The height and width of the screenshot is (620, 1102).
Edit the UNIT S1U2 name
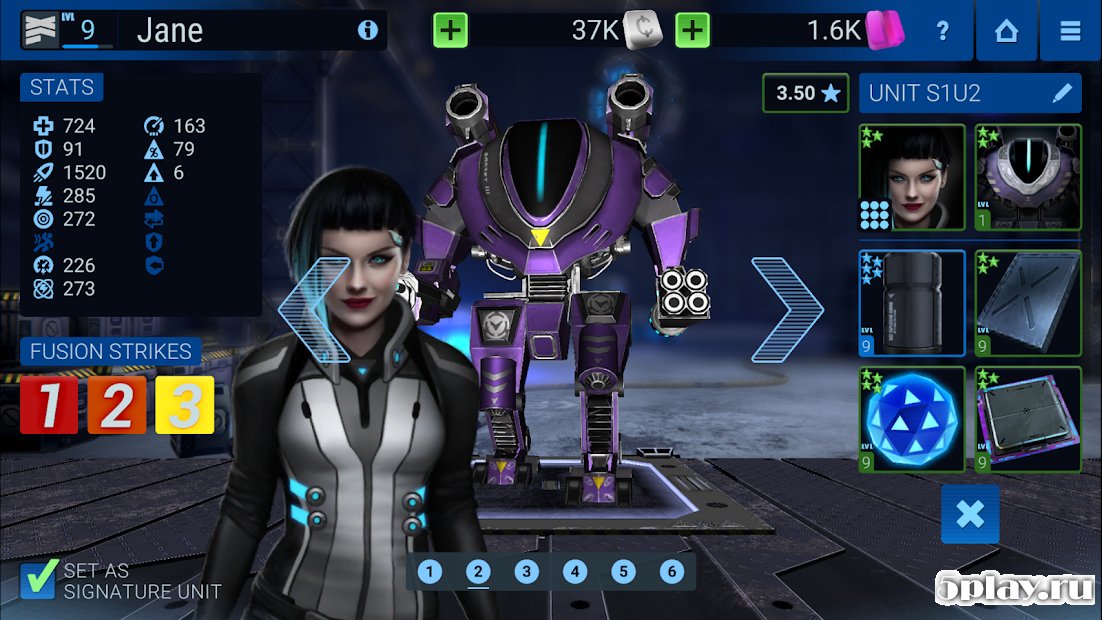[x=1062, y=94]
